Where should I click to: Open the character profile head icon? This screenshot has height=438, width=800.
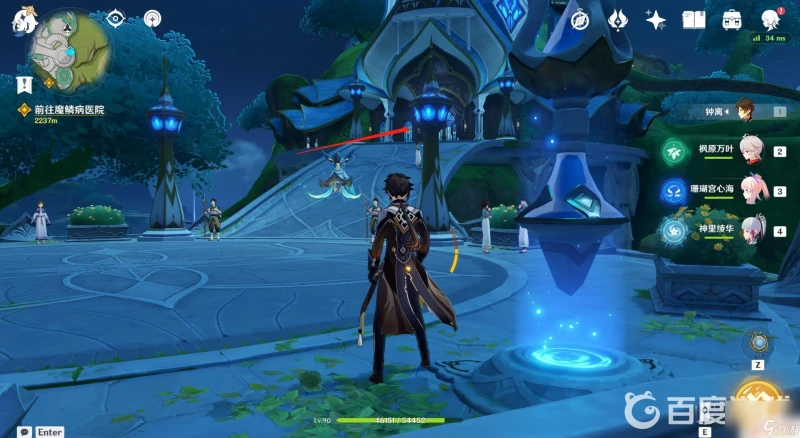771,20
